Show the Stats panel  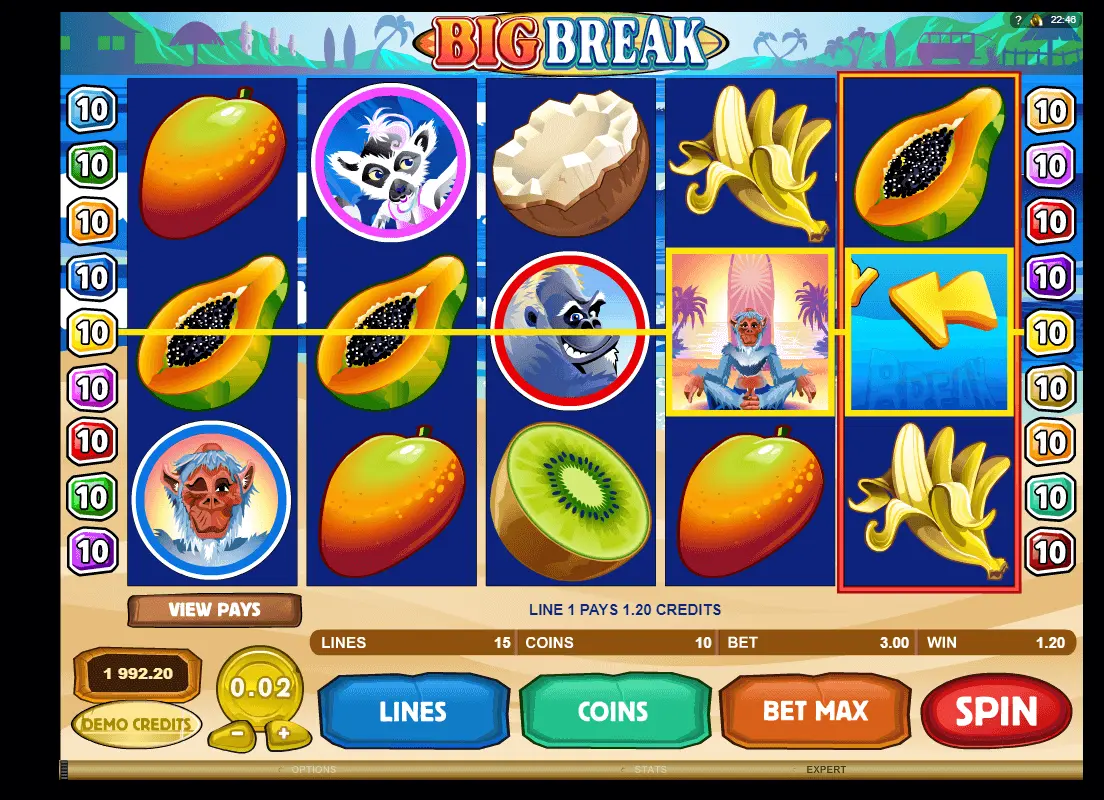point(650,770)
